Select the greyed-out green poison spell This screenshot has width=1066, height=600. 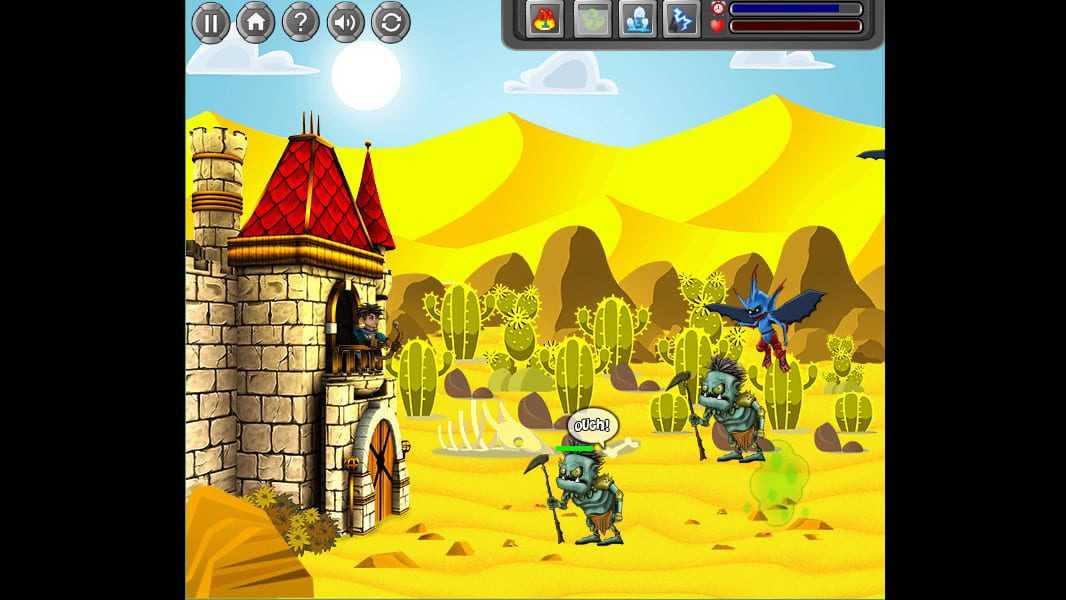(x=592, y=19)
